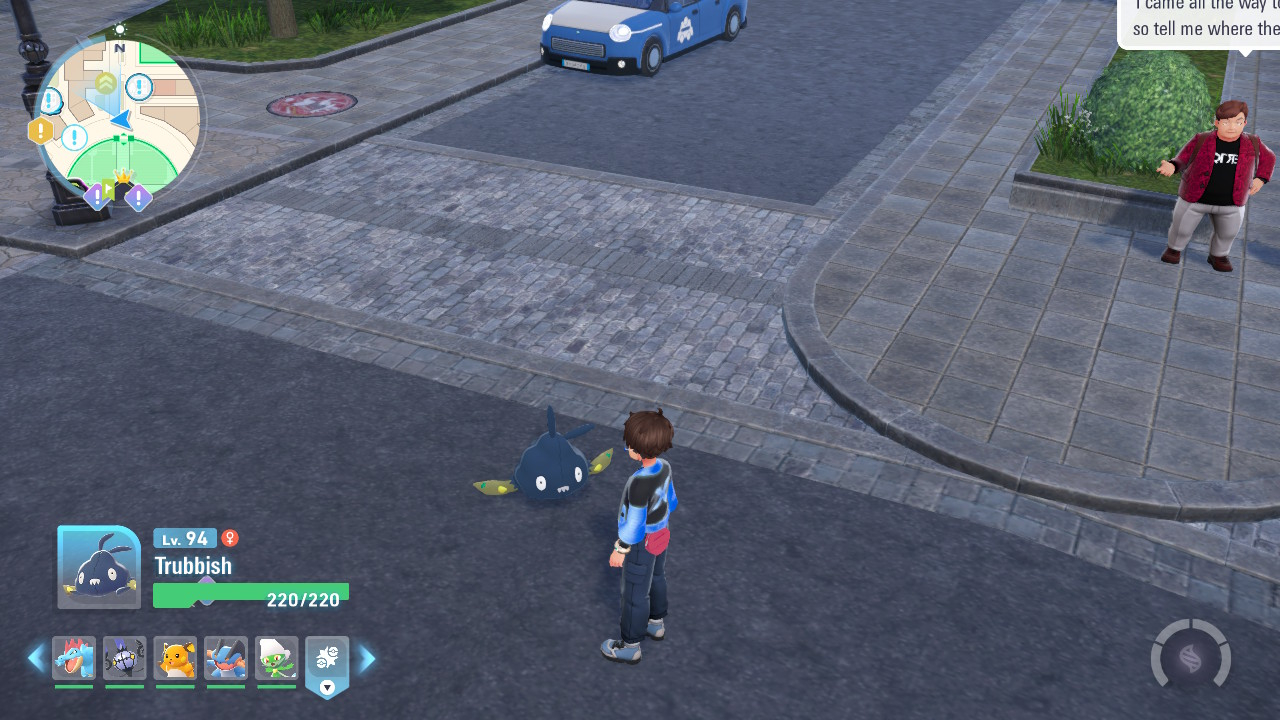Cycle party left with the blue arrow
1280x720 pixels.
point(36,658)
